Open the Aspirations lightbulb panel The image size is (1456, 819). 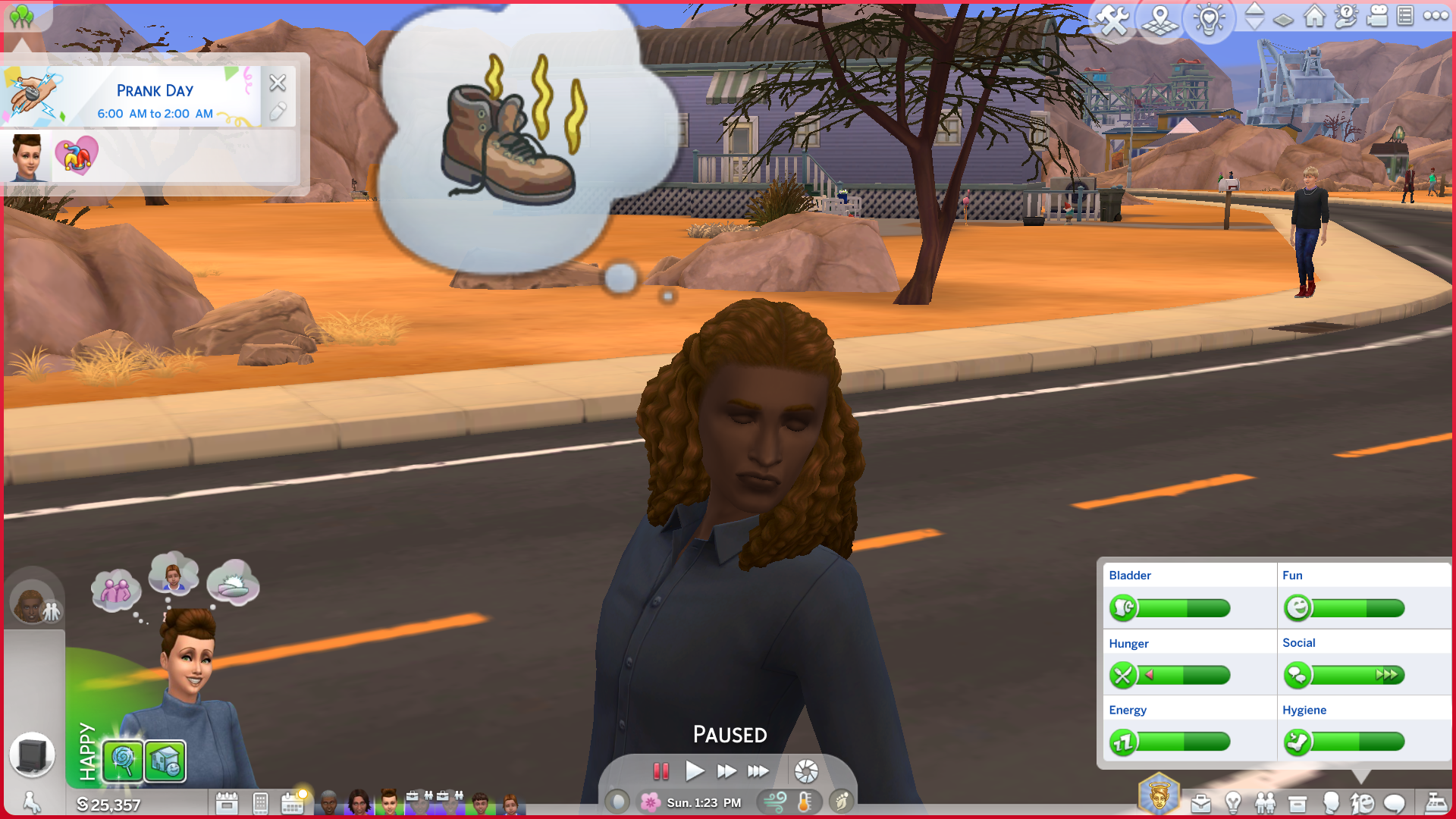[1233, 803]
